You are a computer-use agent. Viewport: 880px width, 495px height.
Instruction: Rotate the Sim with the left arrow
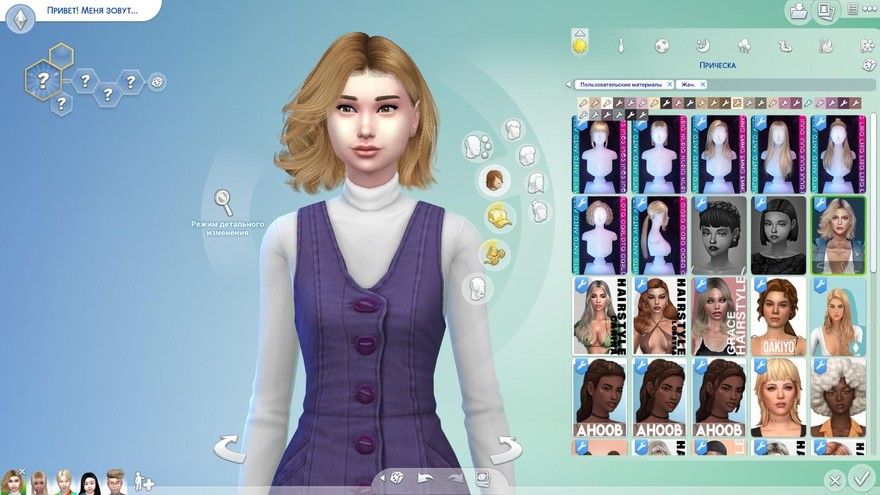point(230,449)
